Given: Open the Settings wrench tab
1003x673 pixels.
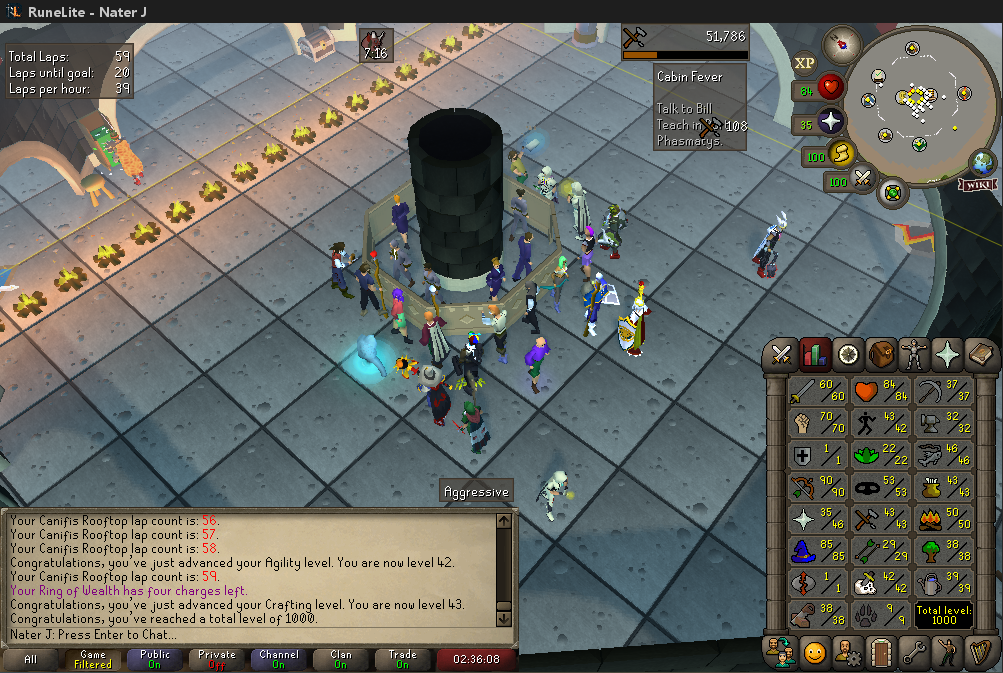Looking at the screenshot, I should tap(914, 651).
